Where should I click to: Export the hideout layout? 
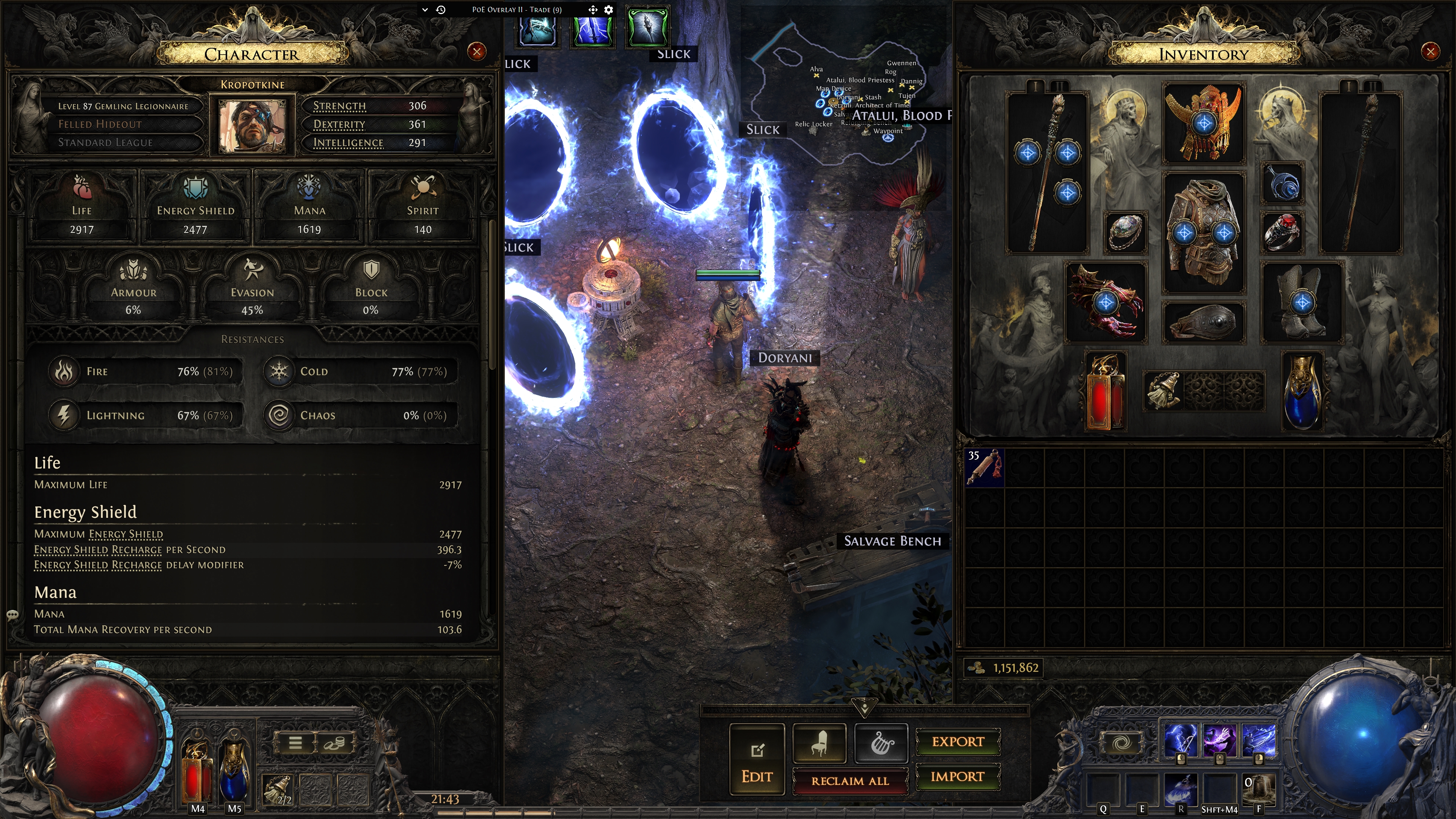(x=958, y=742)
